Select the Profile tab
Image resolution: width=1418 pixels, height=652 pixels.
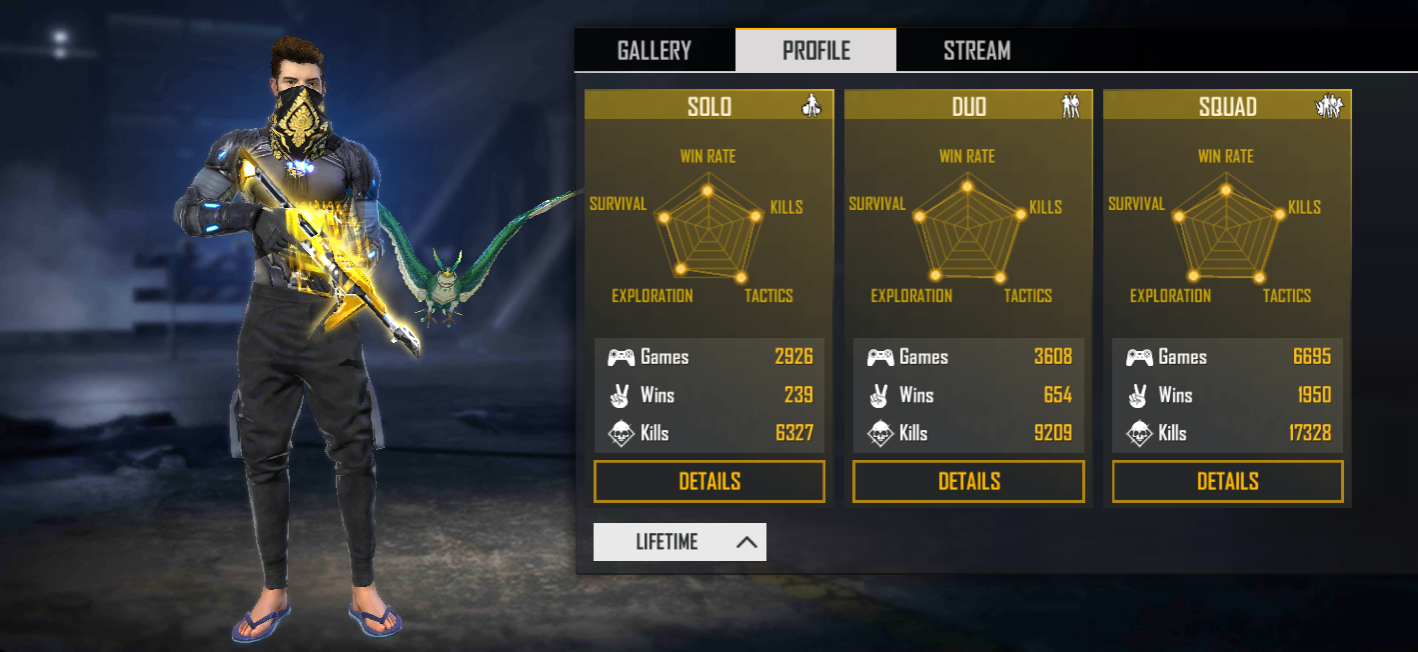(816, 51)
